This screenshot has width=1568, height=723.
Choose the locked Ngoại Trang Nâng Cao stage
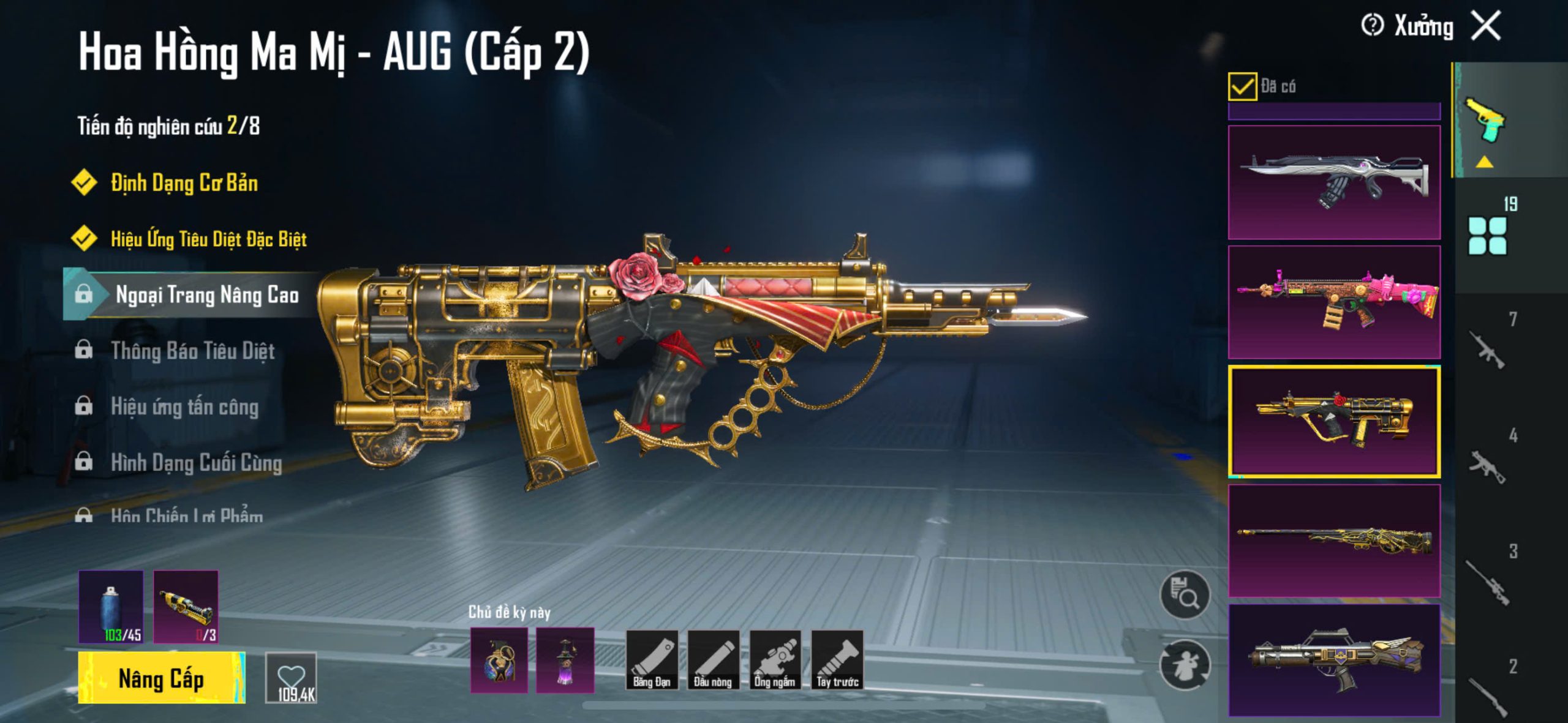(207, 295)
